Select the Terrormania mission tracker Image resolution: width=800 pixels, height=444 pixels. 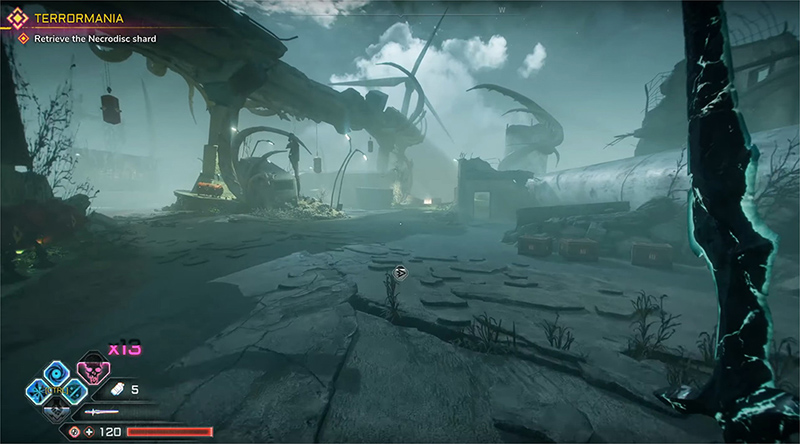[67, 18]
